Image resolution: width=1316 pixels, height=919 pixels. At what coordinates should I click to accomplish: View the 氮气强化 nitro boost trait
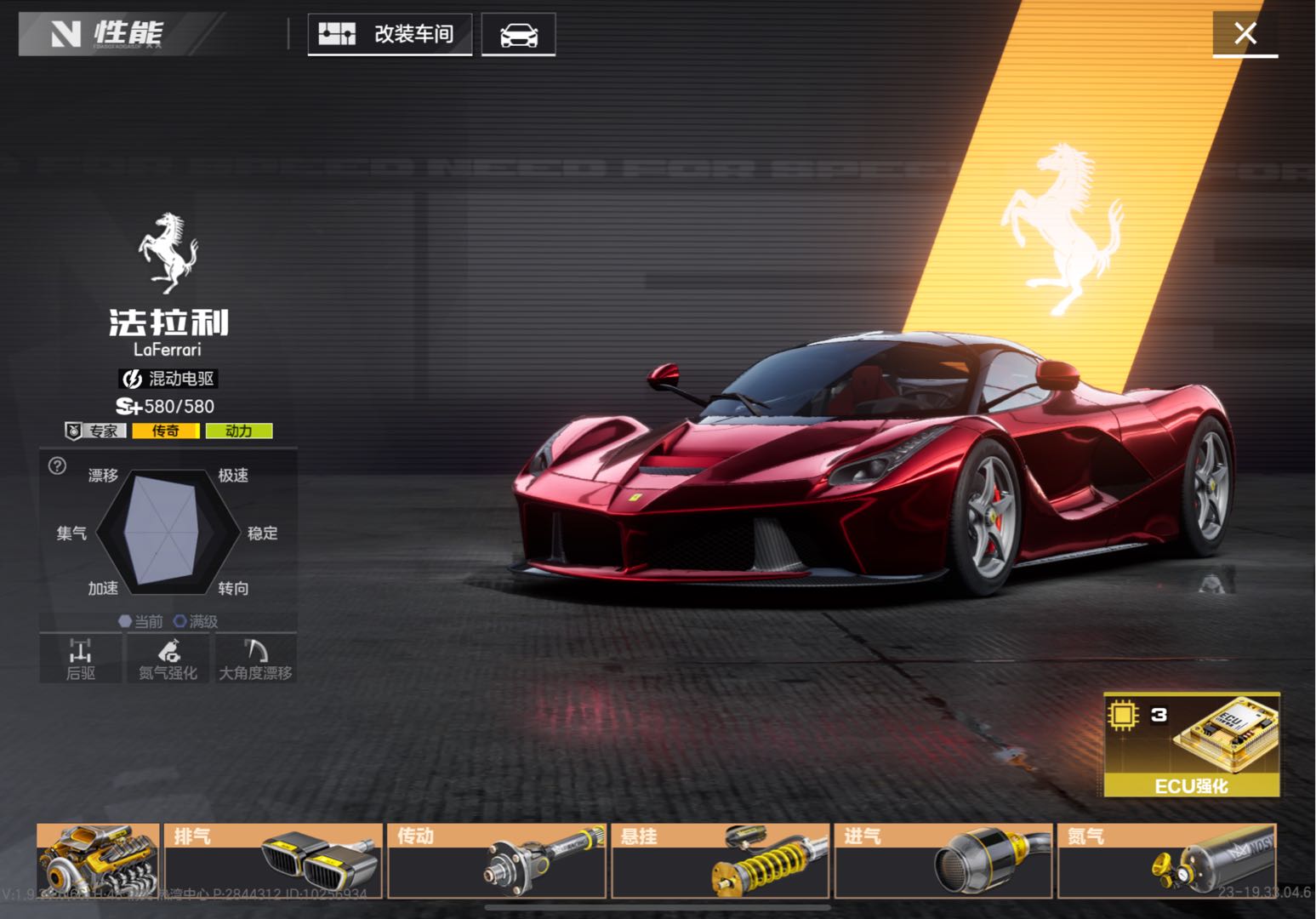[x=168, y=659]
